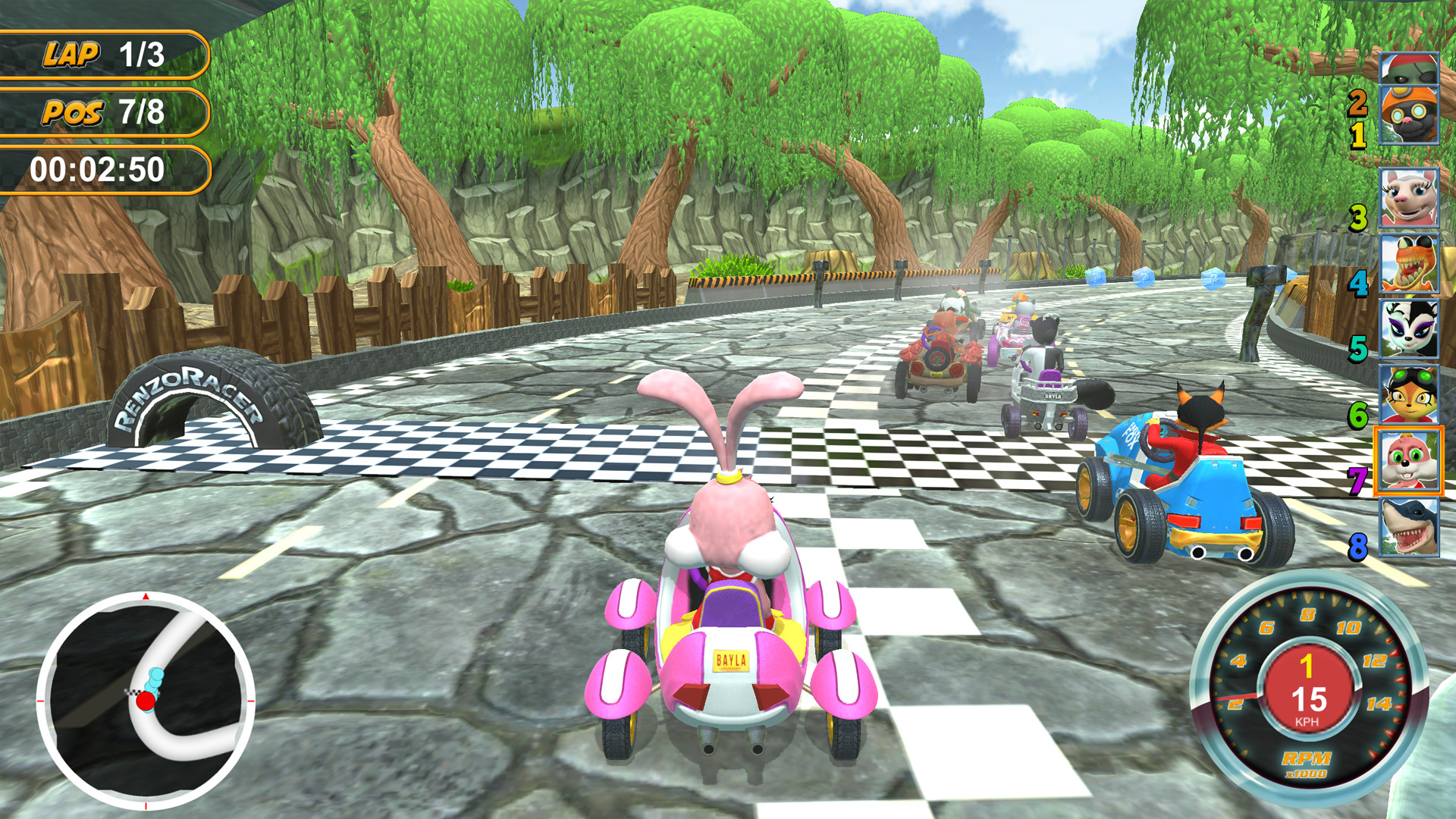
Task: Toggle the LAP 1/3 counter display
Action: pos(106,53)
